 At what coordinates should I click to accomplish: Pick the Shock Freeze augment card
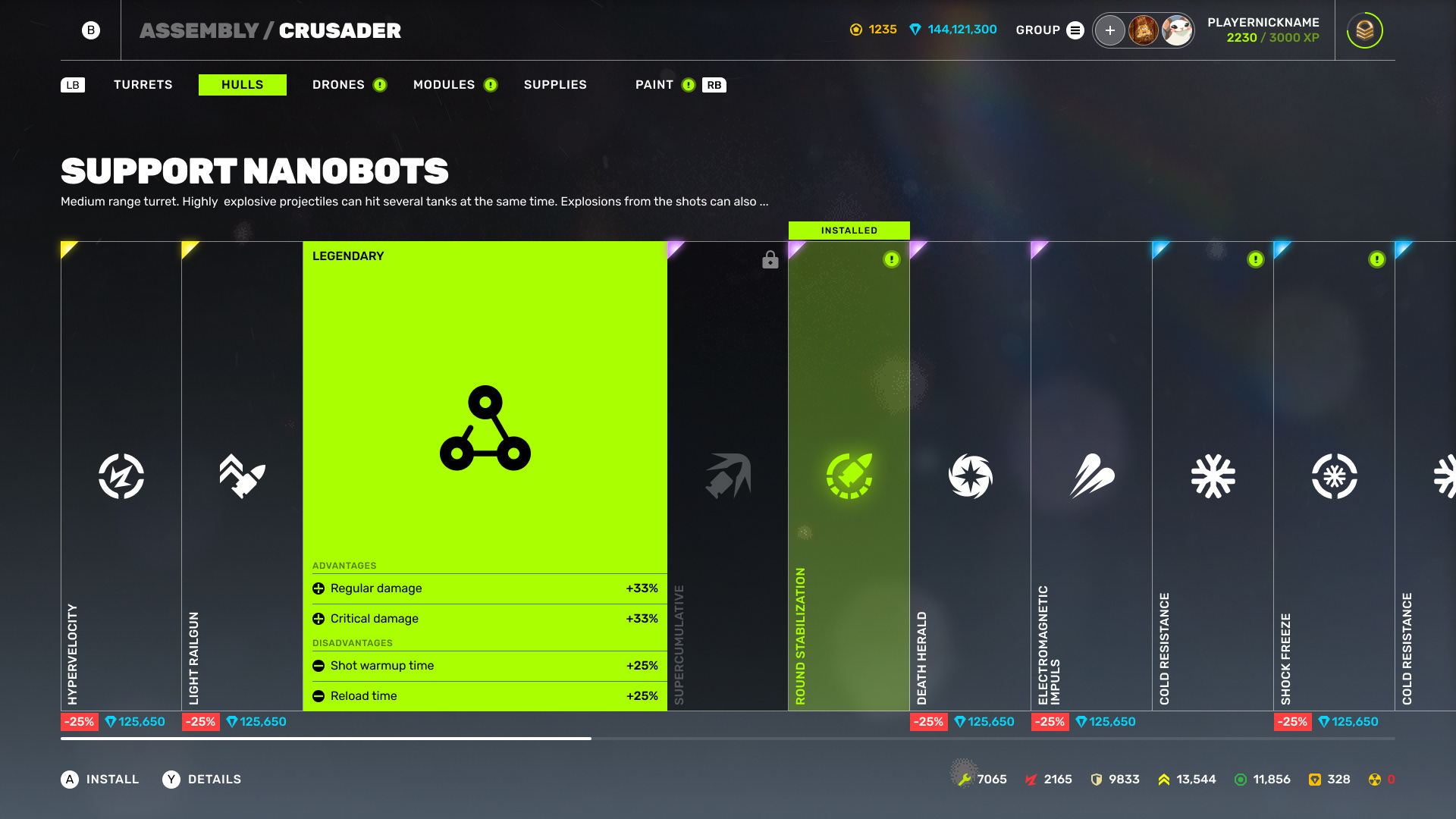coord(1334,476)
